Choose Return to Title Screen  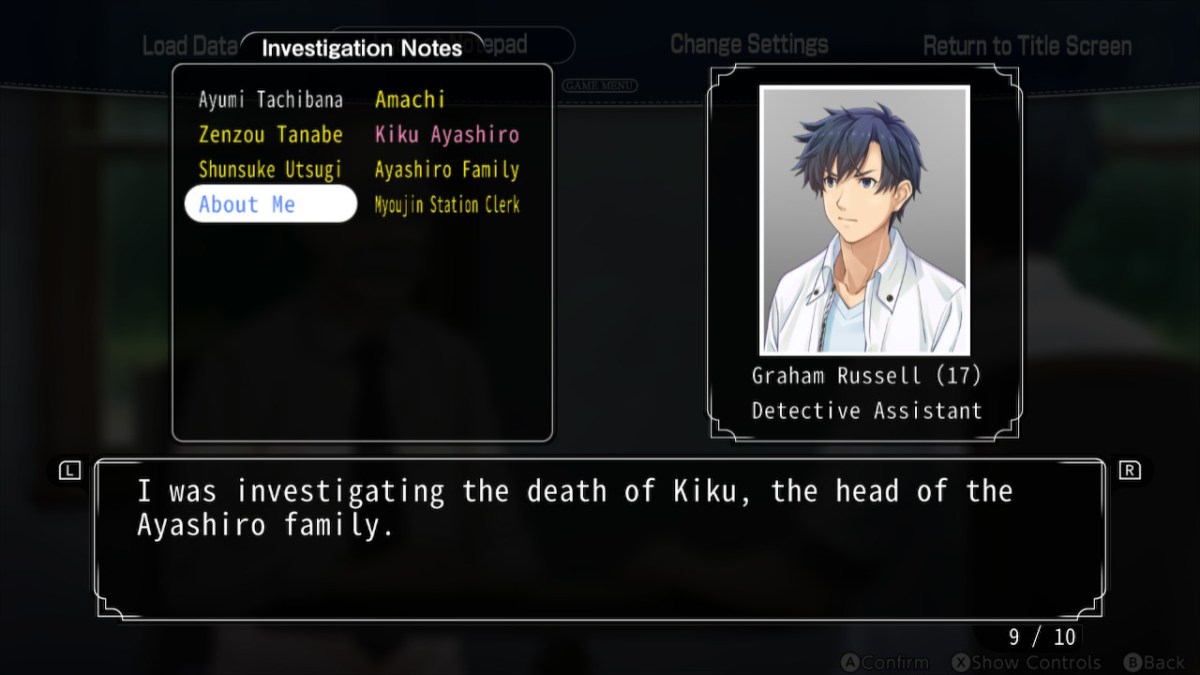click(x=1027, y=46)
